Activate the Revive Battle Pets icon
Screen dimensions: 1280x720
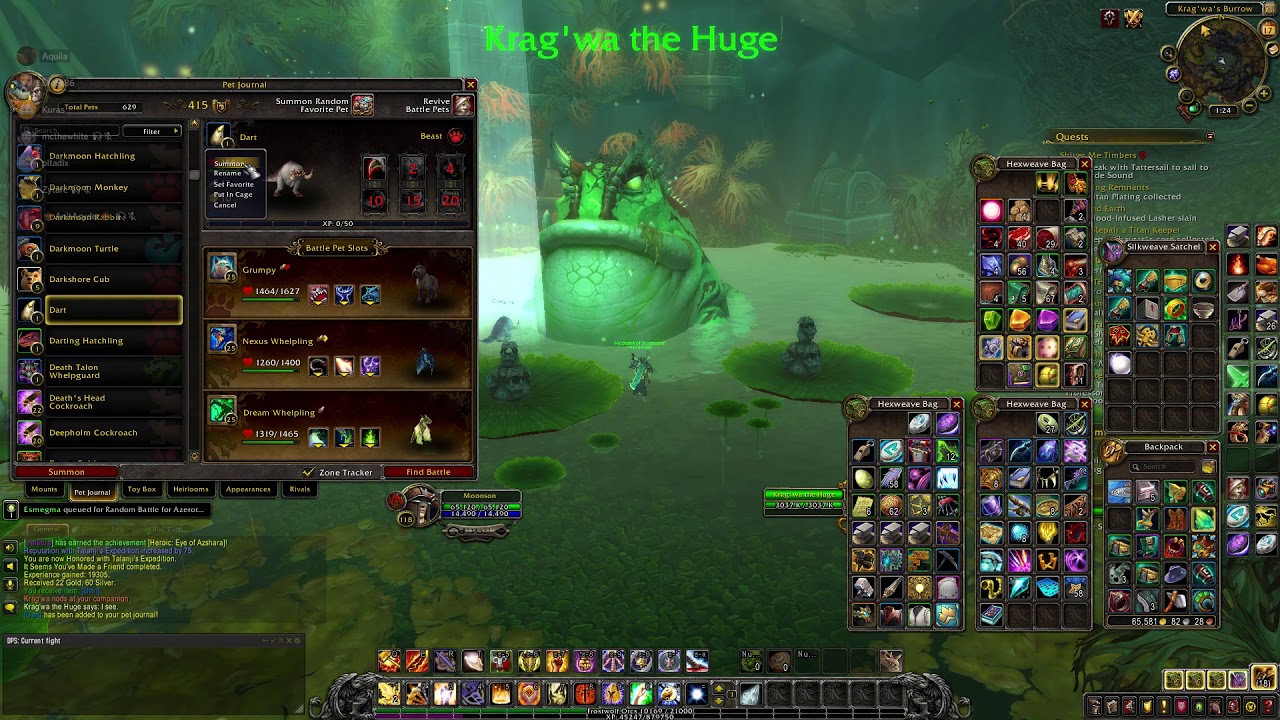pyautogui.click(x=463, y=105)
